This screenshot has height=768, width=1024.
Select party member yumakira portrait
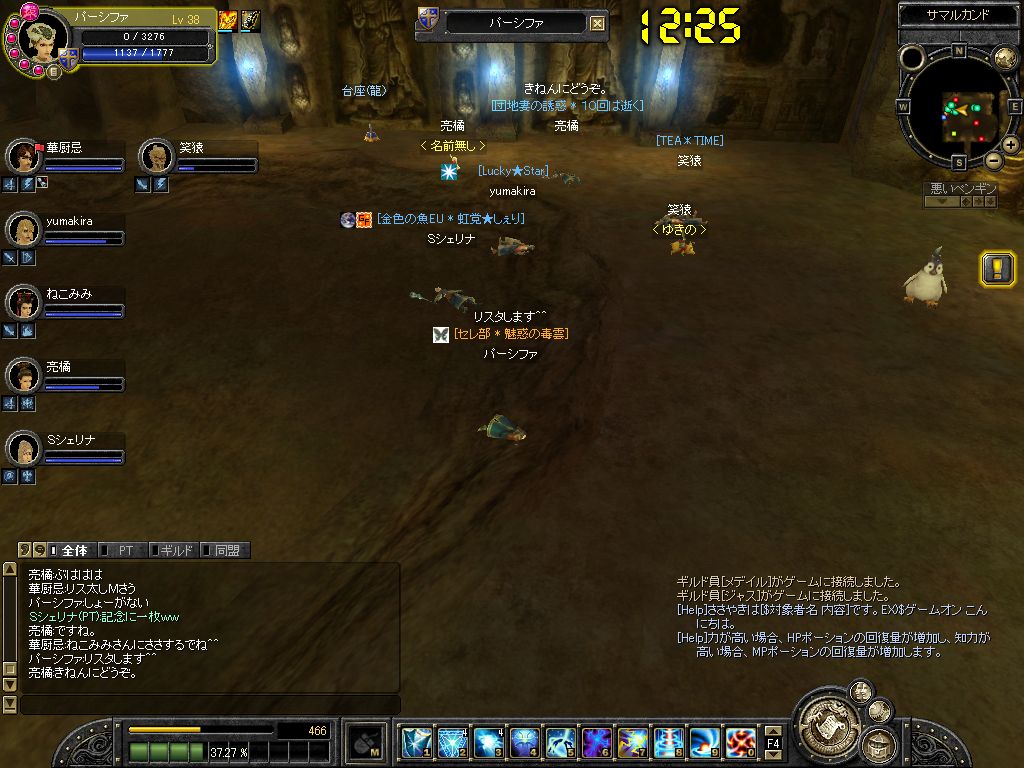22,230
